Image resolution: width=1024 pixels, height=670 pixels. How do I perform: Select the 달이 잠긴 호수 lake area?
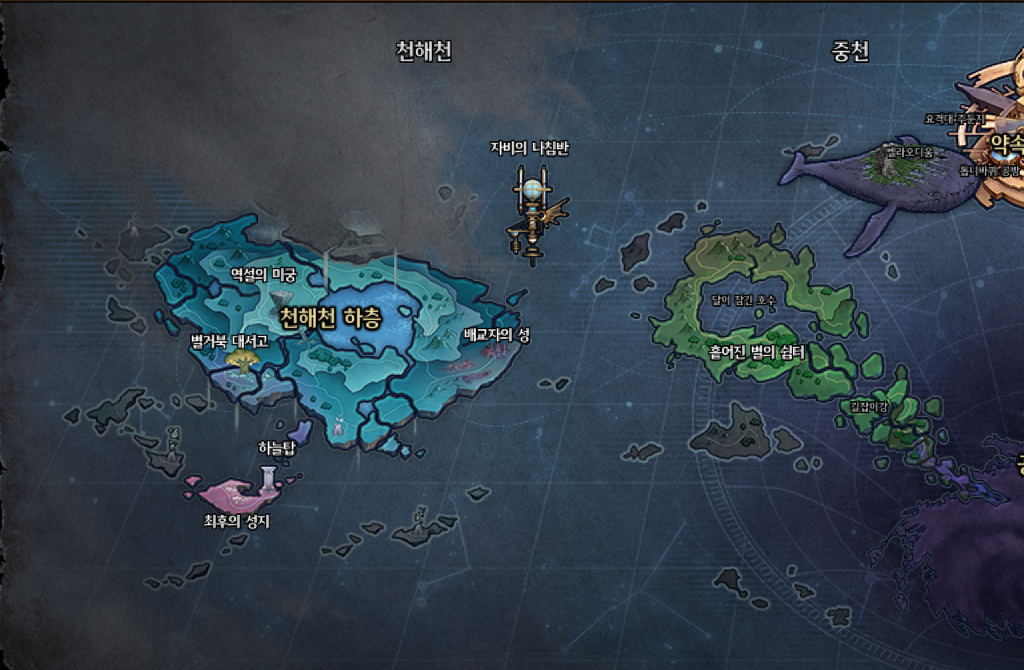coord(743,300)
